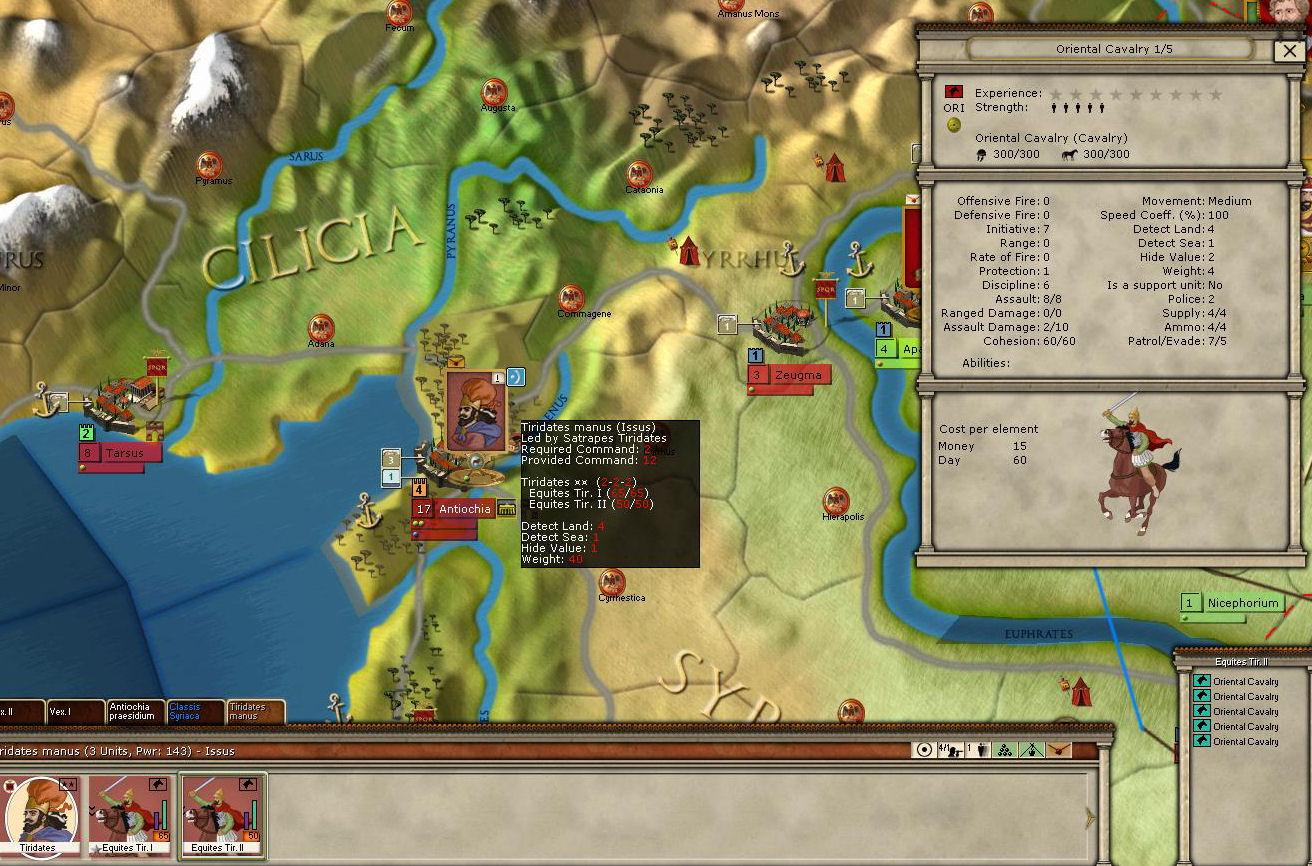Click the arrow at the unit panel's right end
This screenshot has height=866, width=1312.
coord(1090,818)
